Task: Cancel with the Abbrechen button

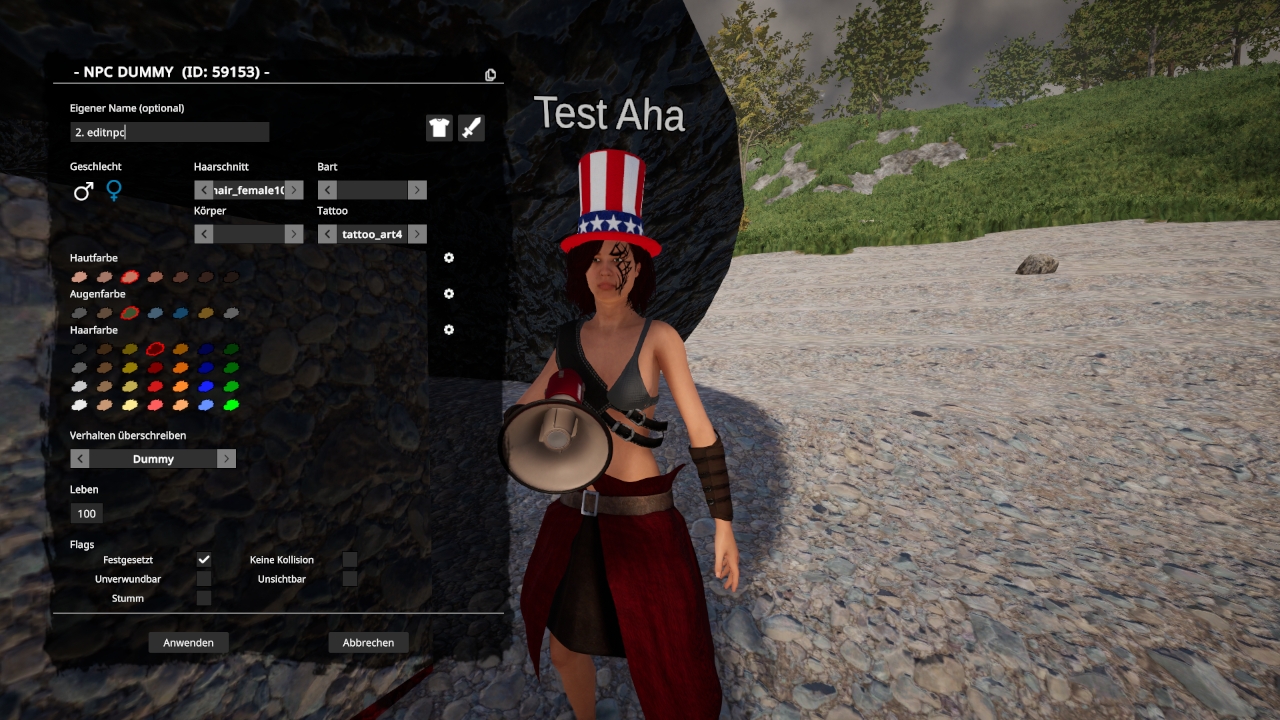Action: coord(368,642)
